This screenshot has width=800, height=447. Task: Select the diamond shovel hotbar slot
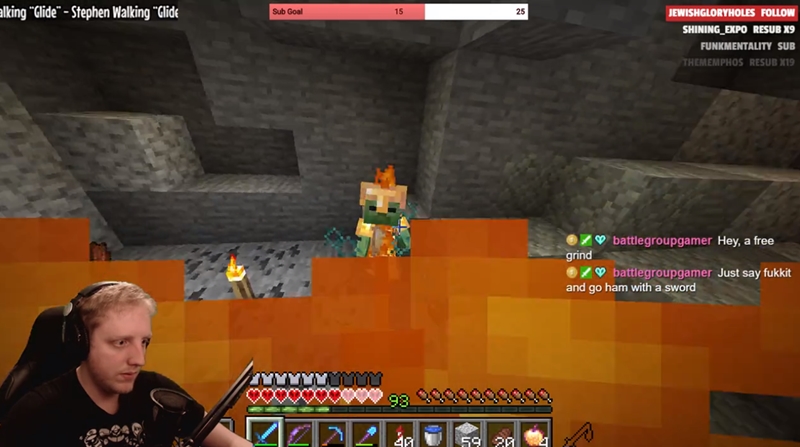point(367,434)
